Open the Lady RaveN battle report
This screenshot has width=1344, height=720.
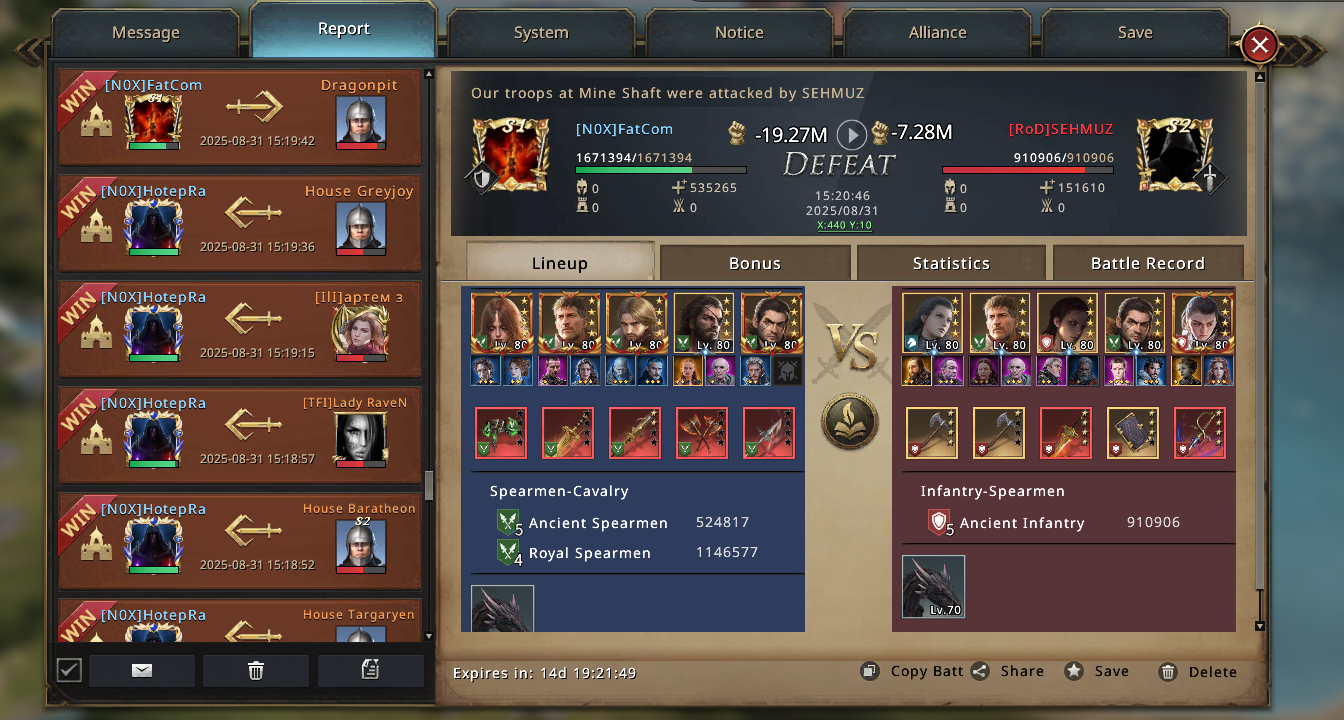coord(240,435)
